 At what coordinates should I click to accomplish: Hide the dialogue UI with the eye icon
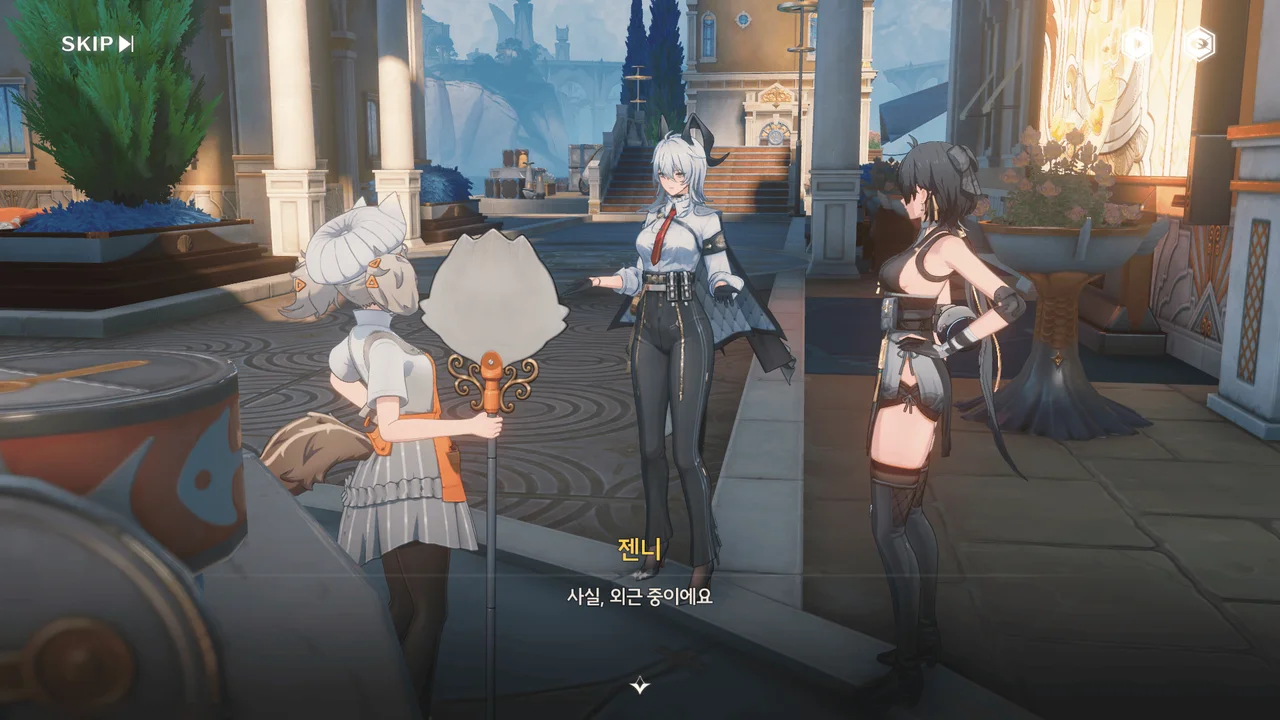tap(1199, 44)
